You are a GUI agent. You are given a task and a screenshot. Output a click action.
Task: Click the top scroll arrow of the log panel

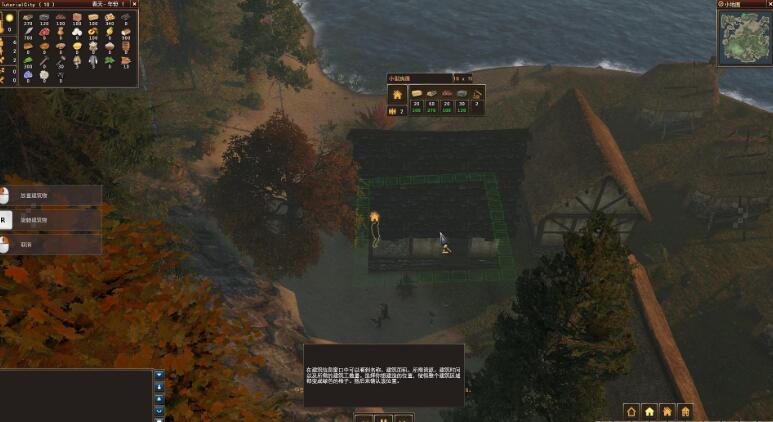tap(159, 376)
